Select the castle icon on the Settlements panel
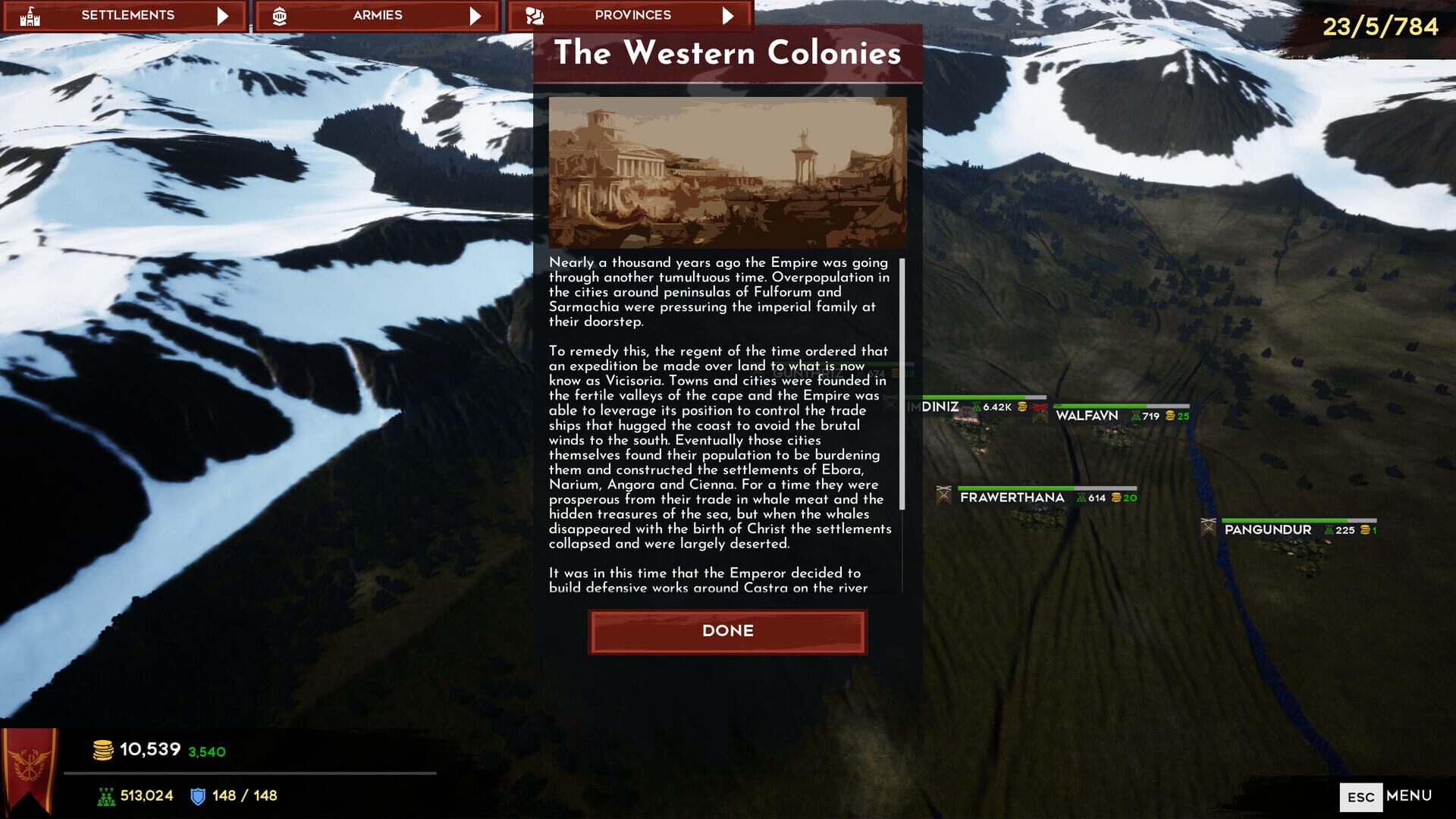This screenshot has height=819, width=1456. coord(30,14)
